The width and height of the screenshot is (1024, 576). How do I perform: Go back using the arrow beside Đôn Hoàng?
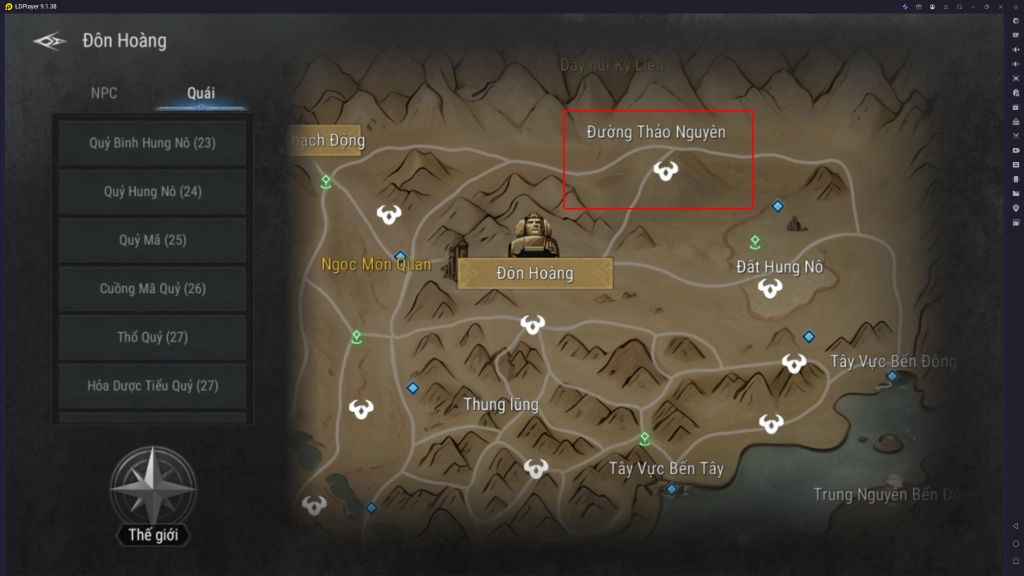tap(49, 41)
